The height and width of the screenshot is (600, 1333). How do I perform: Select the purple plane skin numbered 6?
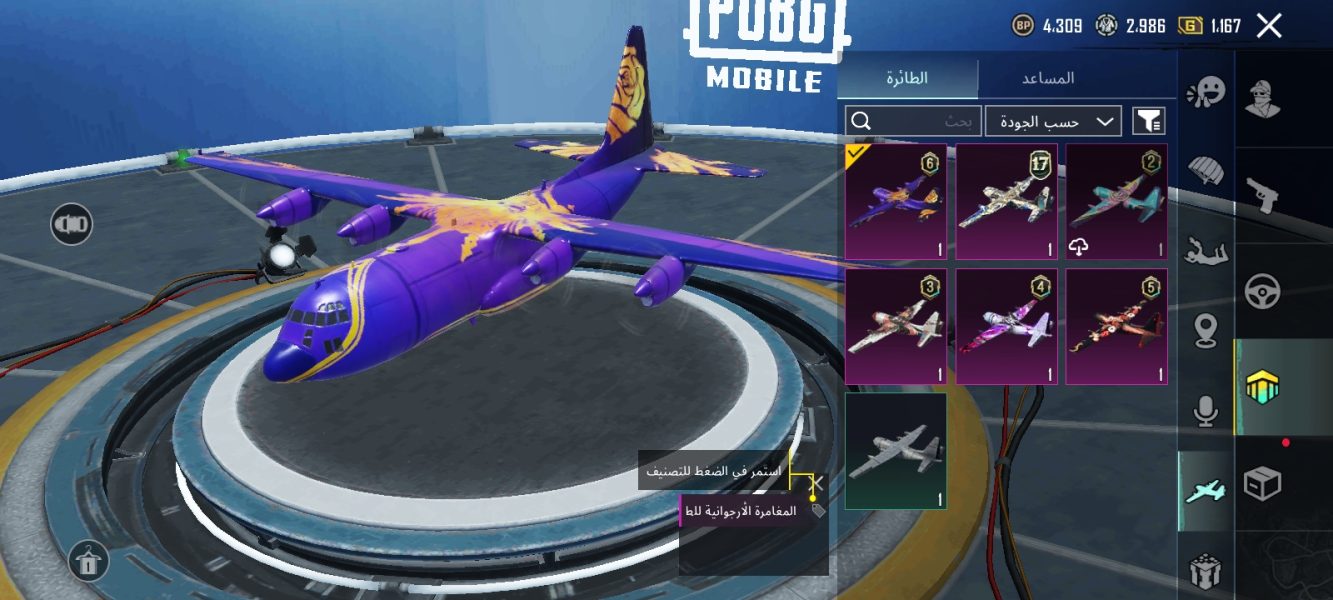click(896, 202)
